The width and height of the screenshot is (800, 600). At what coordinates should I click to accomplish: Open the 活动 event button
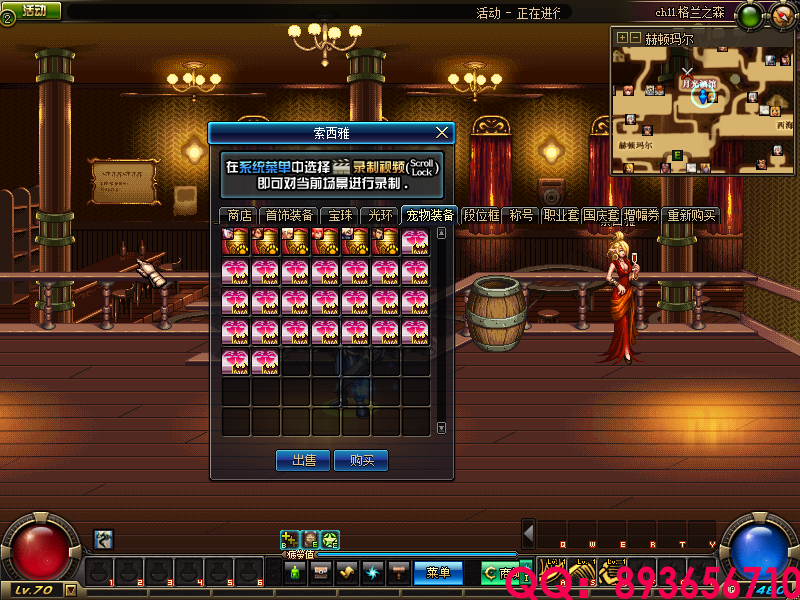32,11
